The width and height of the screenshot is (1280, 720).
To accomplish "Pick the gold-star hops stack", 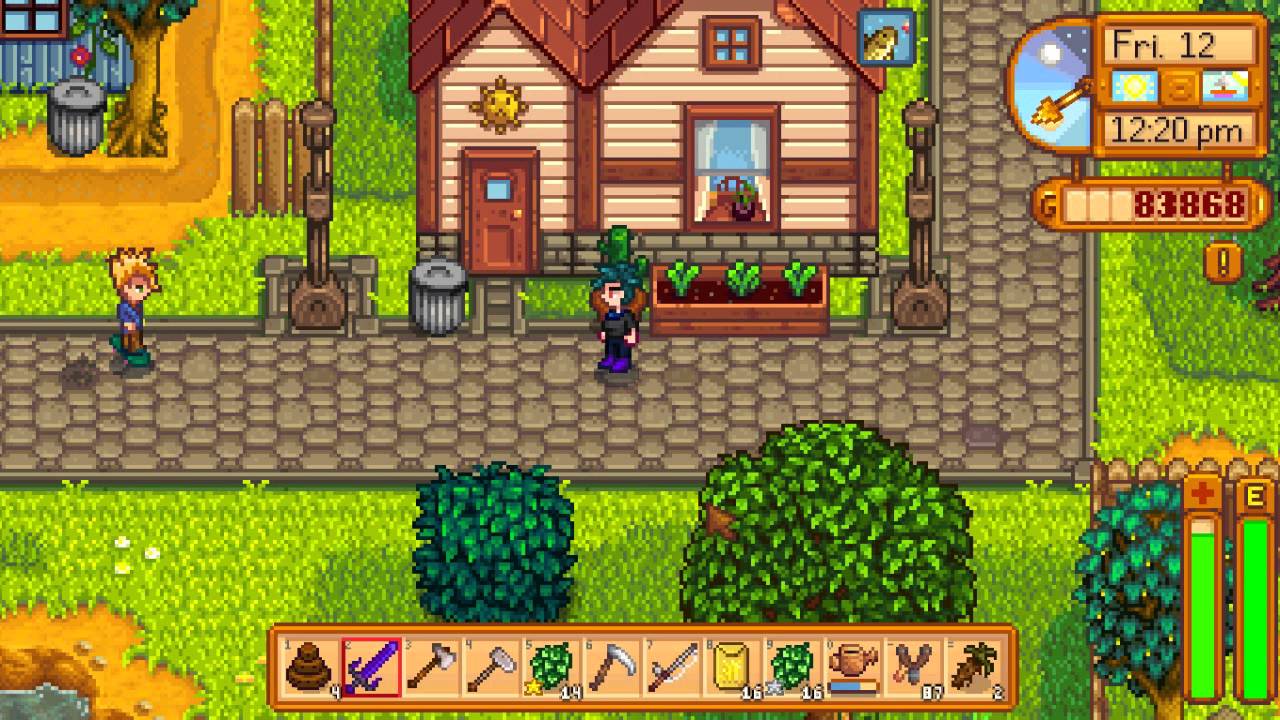I will pos(552,667).
